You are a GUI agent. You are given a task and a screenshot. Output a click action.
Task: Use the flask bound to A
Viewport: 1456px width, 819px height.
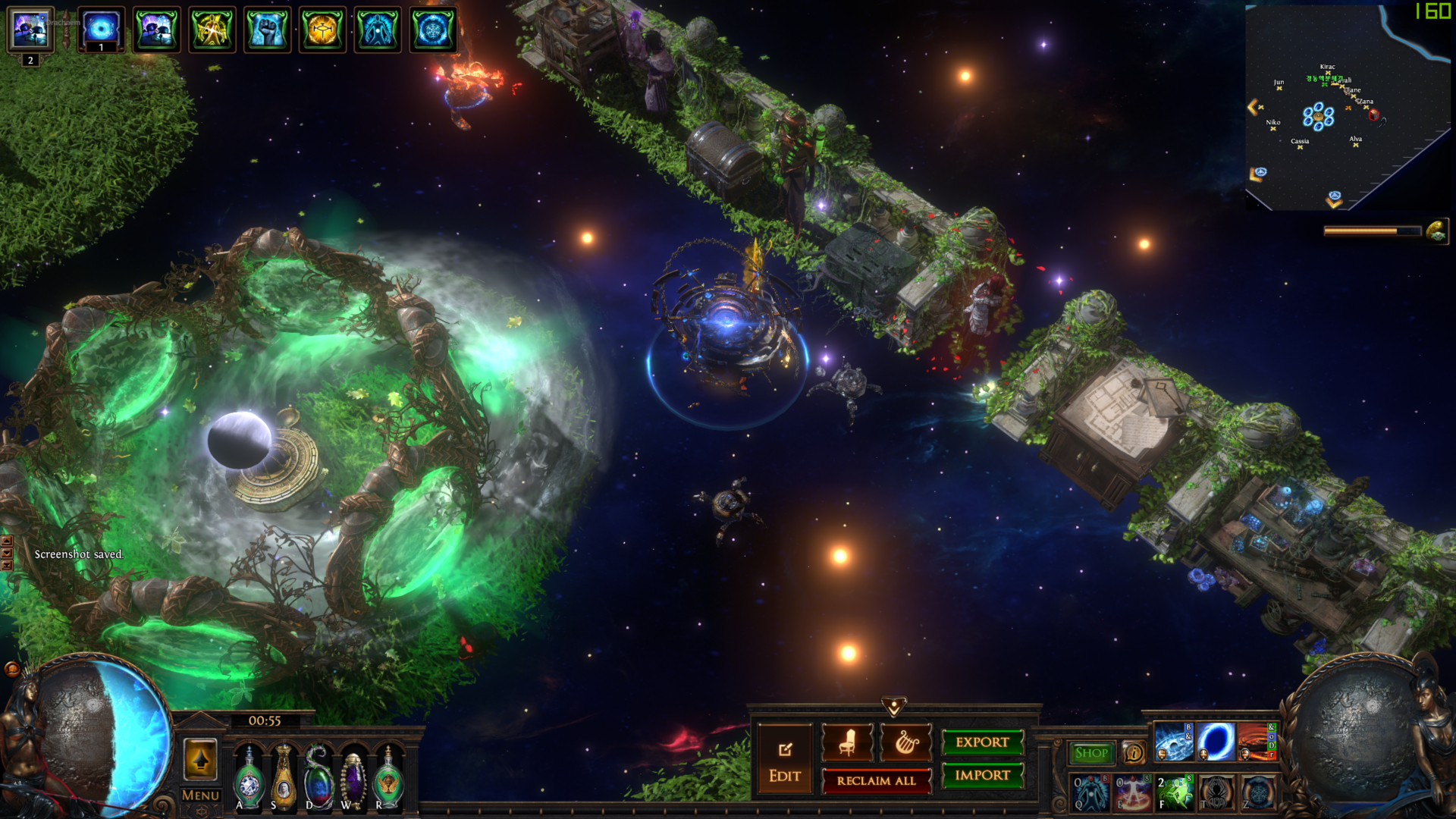coord(249,778)
